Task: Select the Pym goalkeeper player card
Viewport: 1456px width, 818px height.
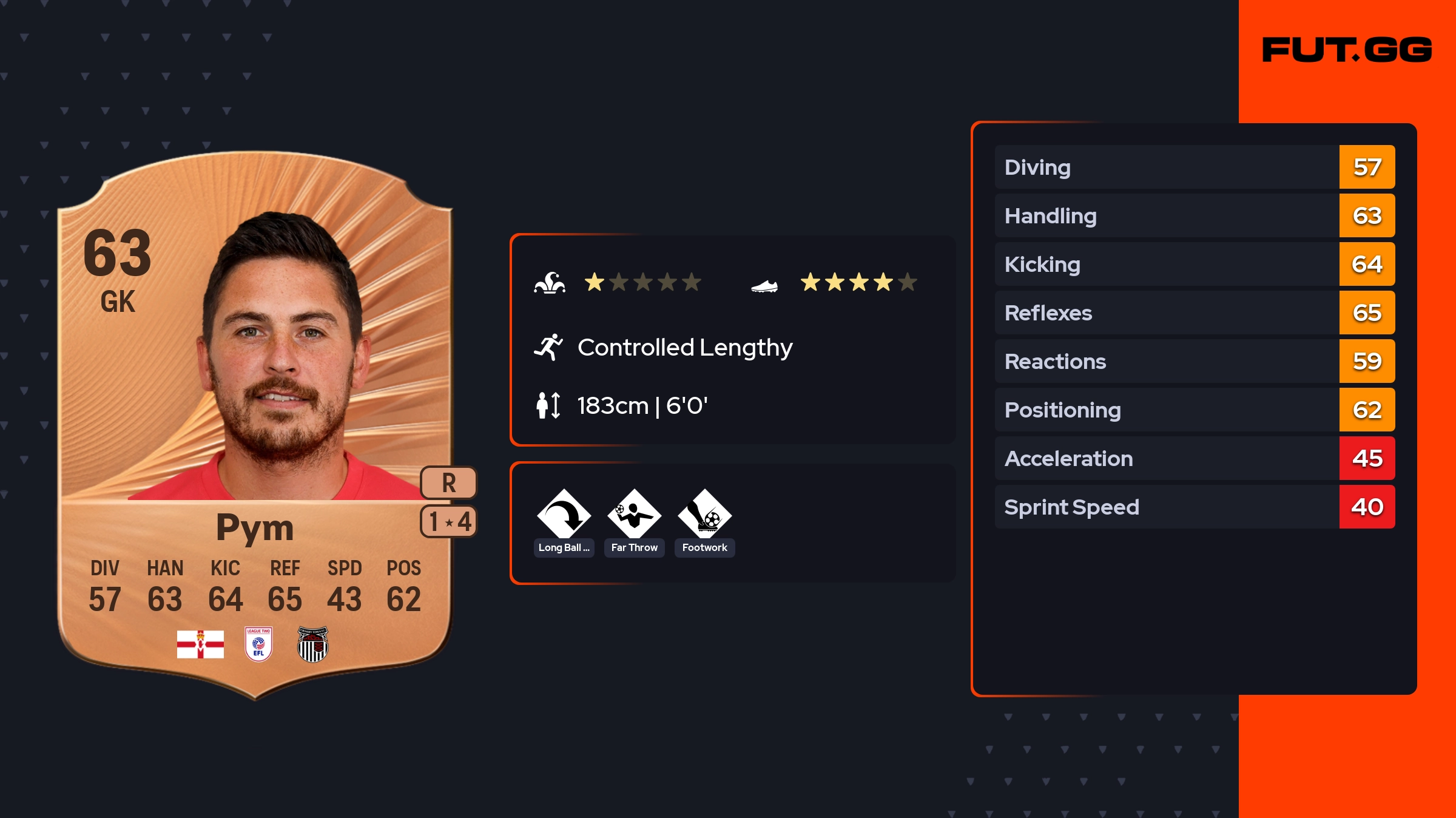Action: tap(255, 425)
